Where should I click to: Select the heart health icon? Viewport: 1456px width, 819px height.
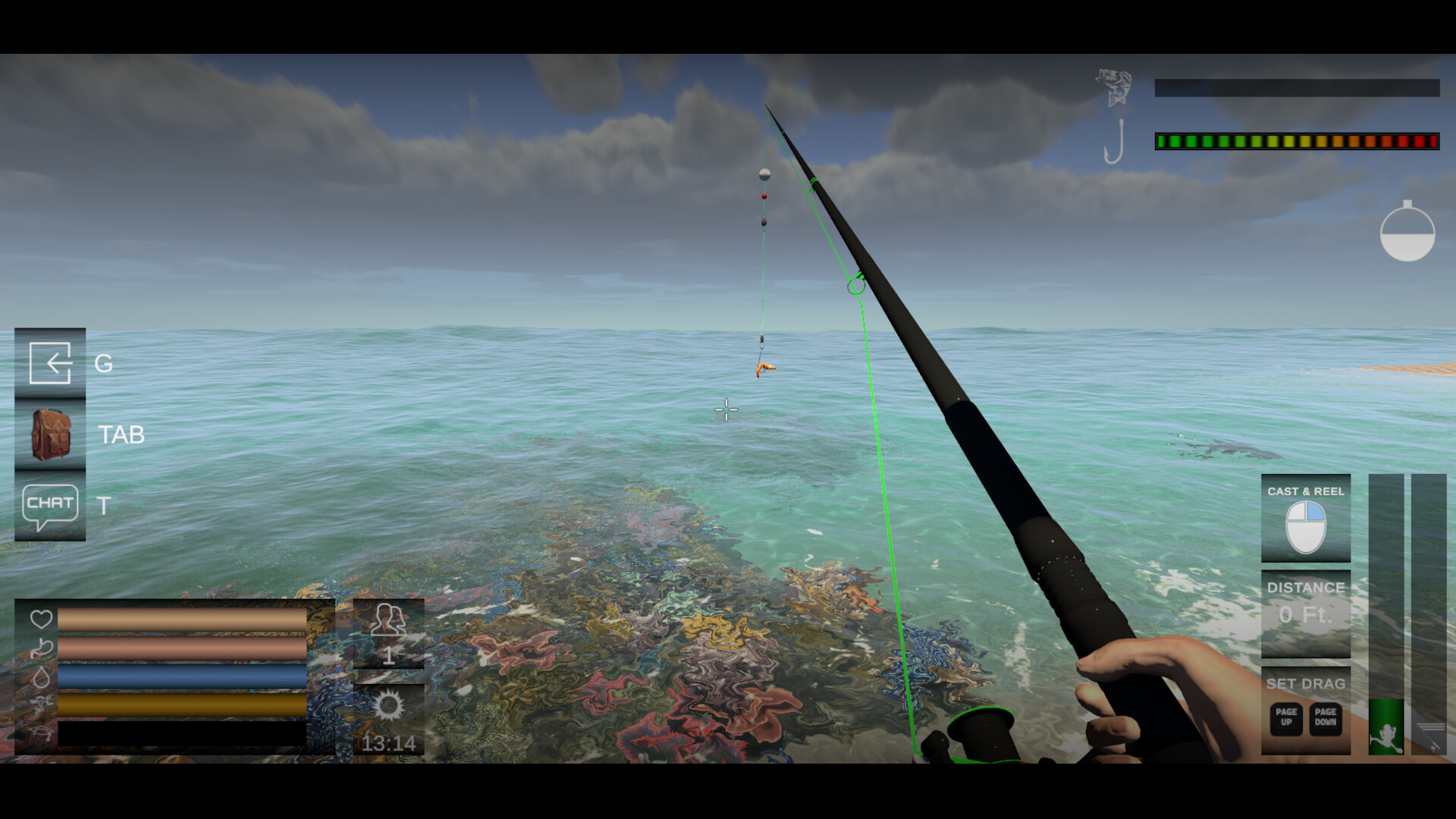42,617
